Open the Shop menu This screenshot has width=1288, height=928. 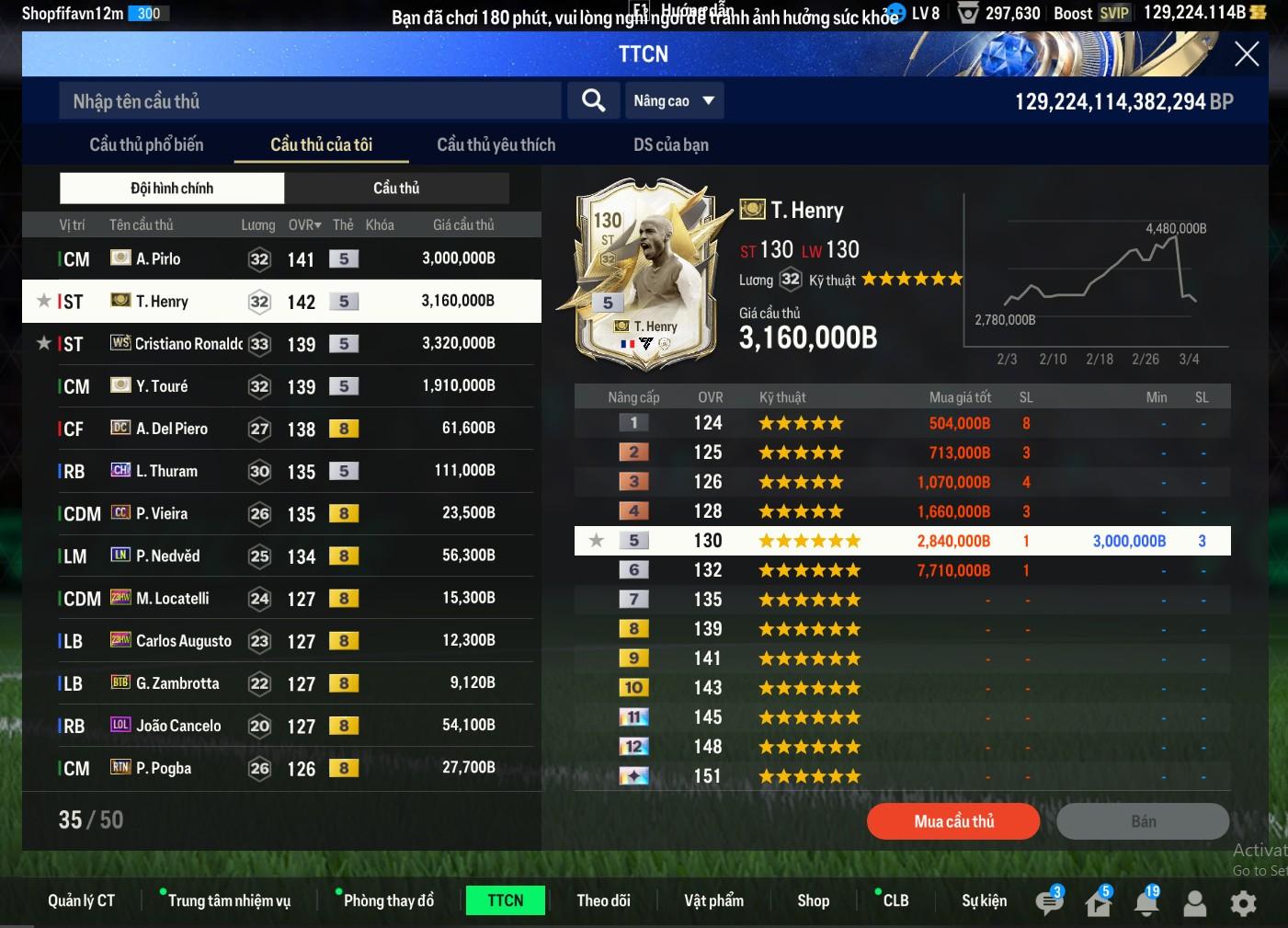click(813, 900)
